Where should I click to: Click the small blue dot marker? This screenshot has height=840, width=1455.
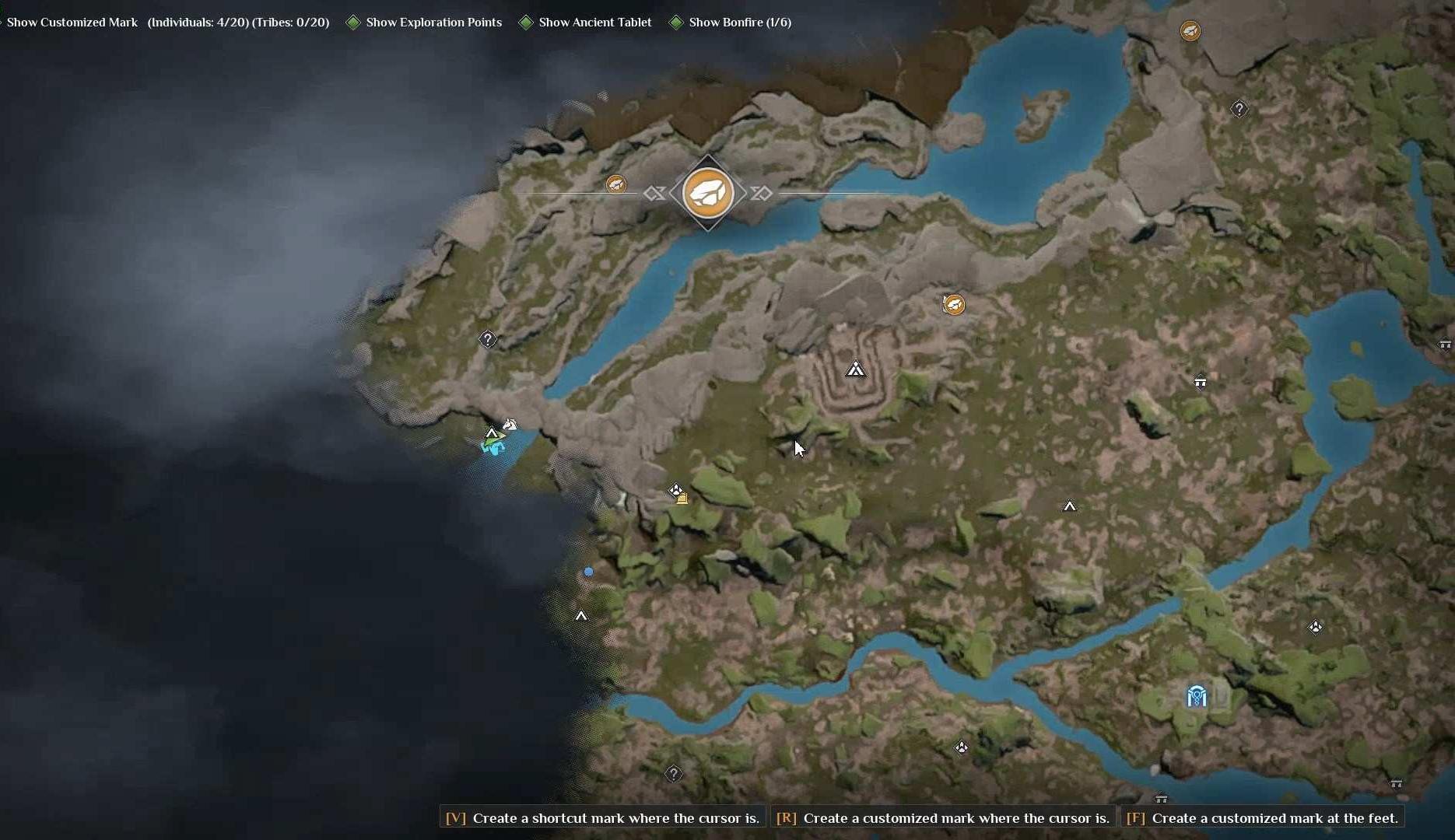[x=588, y=572]
